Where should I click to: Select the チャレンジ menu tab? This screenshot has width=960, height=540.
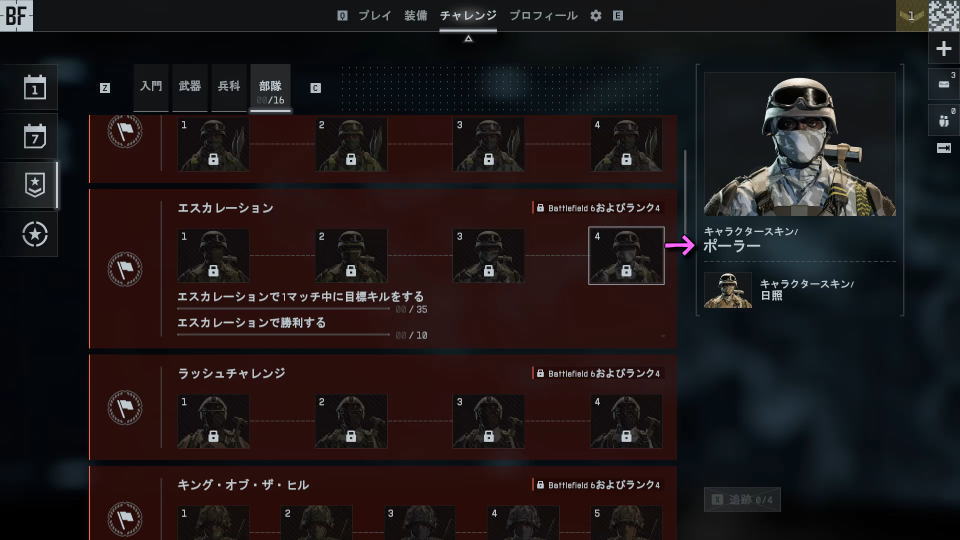point(468,16)
